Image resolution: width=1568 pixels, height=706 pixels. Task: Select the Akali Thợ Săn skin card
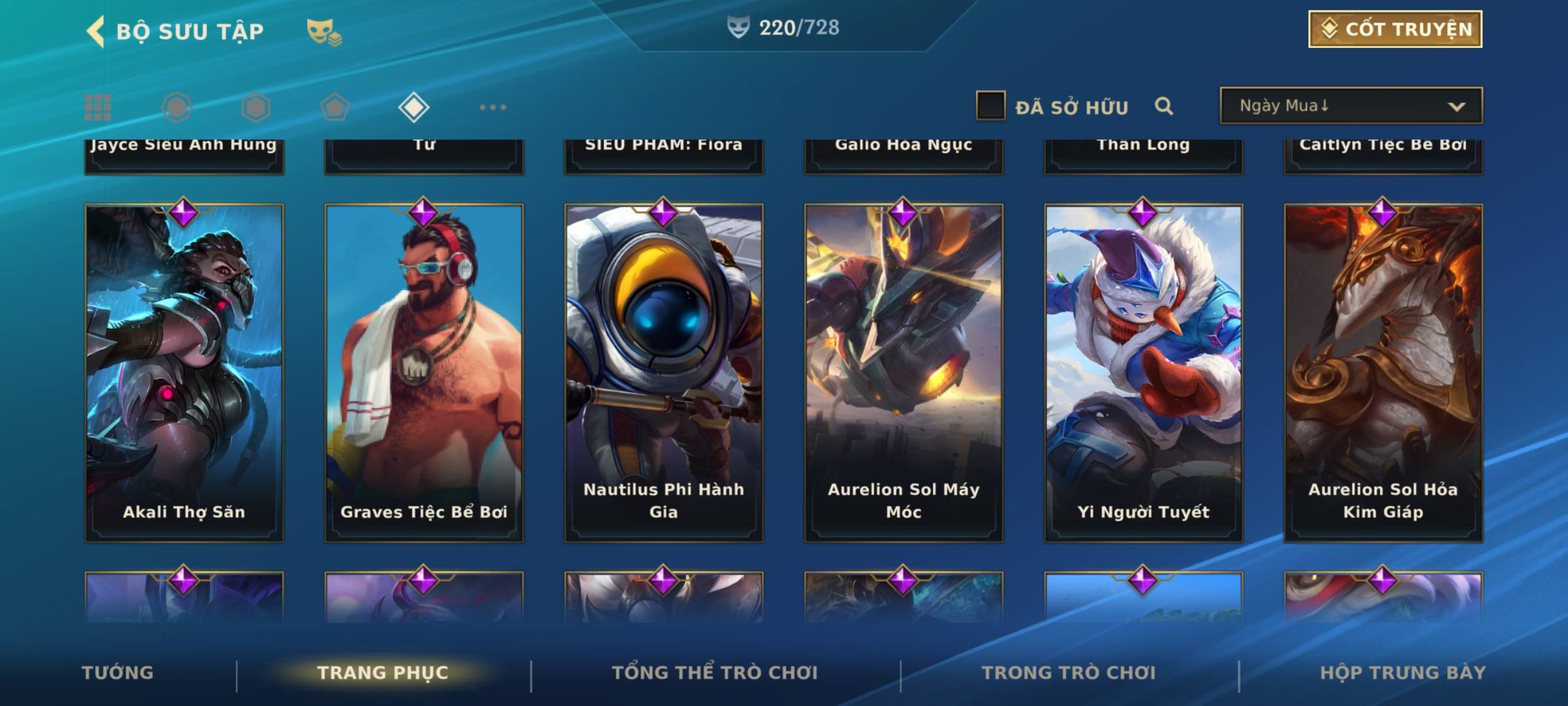point(184,373)
